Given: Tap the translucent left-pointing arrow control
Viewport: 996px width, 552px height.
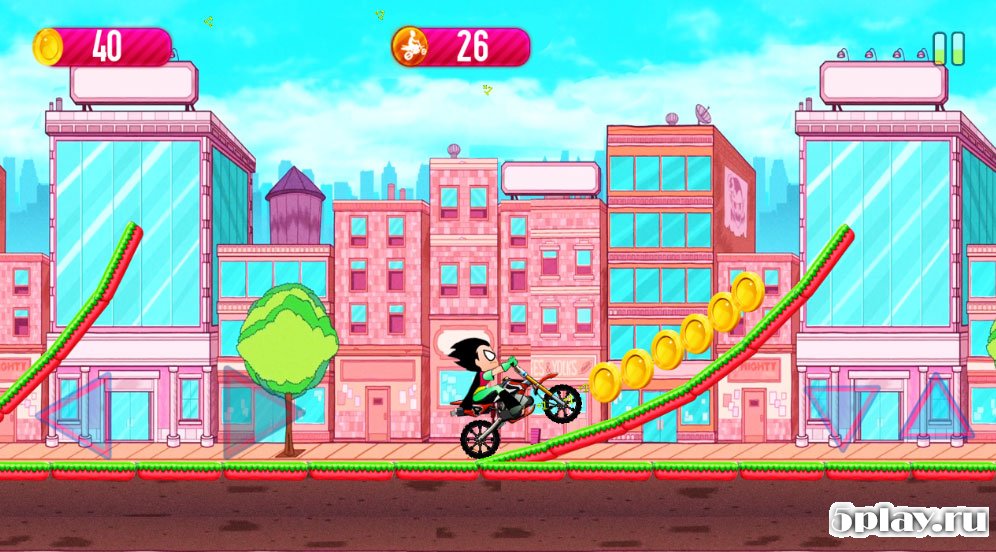Looking at the screenshot, I should tap(80, 413).
